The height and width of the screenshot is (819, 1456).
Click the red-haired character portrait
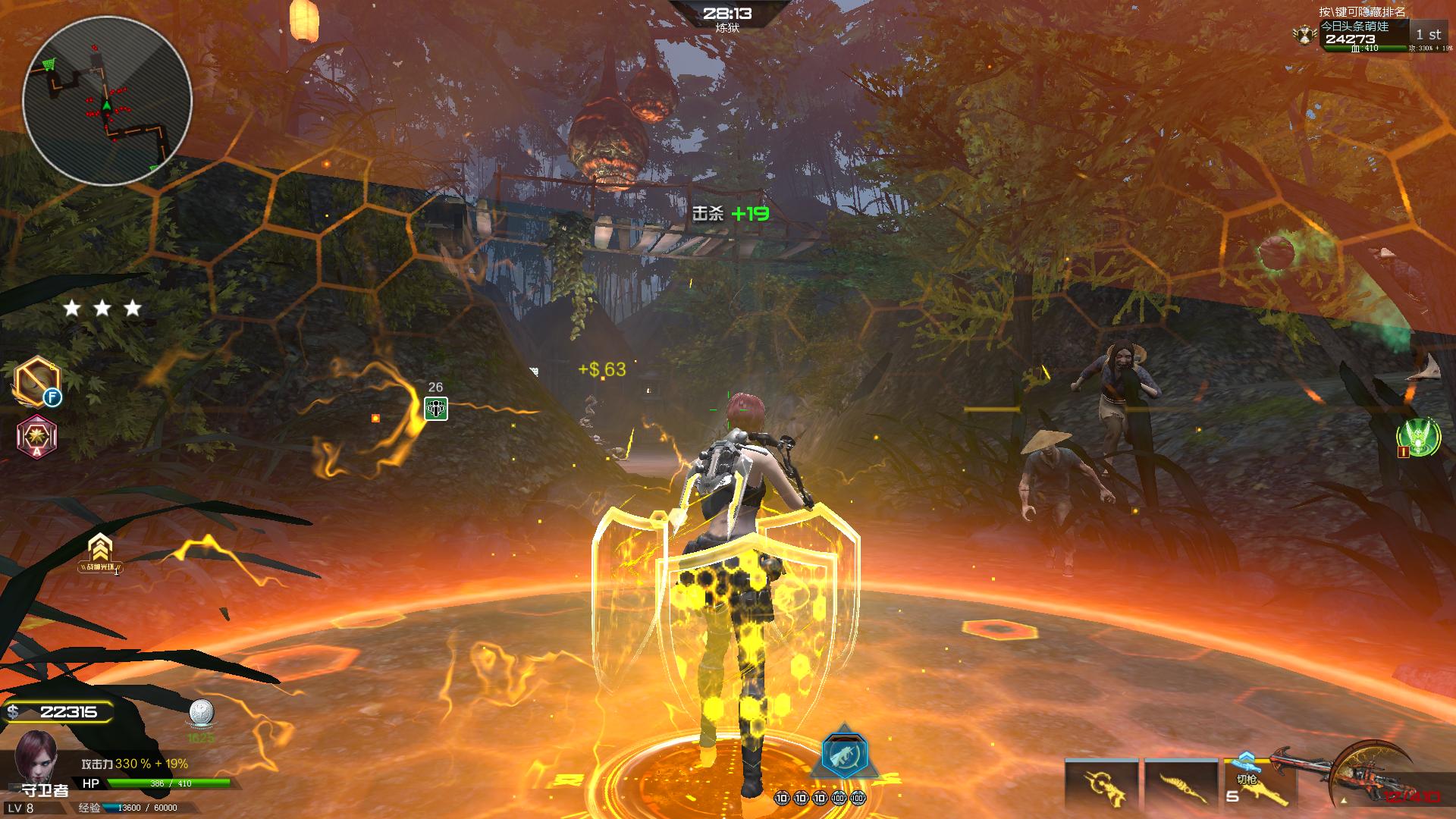tap(35, 758)
